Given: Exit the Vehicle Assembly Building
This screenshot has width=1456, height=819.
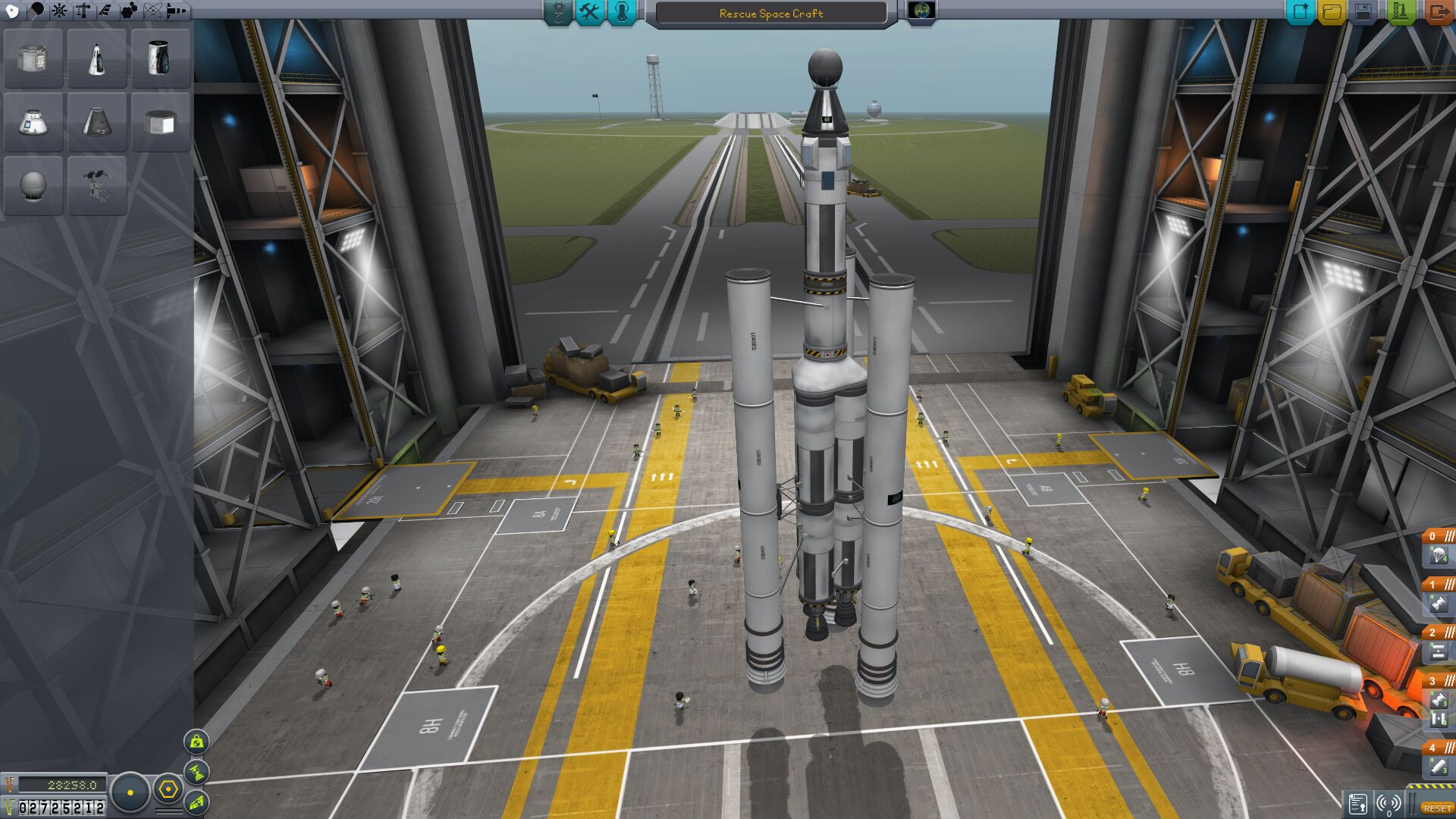Looking at the screenshot, I should pos(1437,12).
